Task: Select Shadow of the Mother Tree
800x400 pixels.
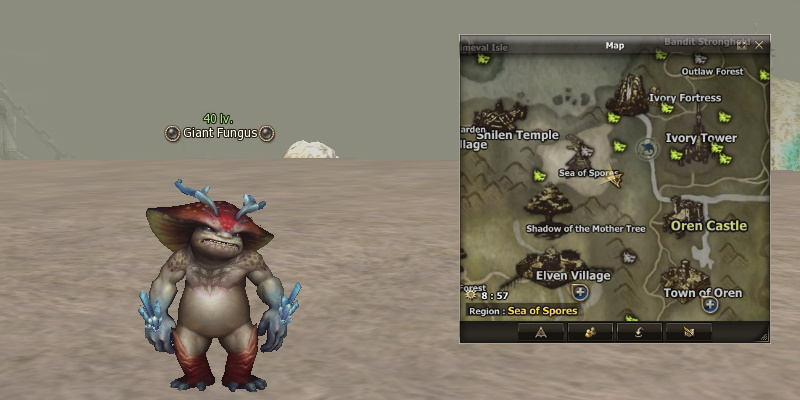Action: click(x=585, y=229)
